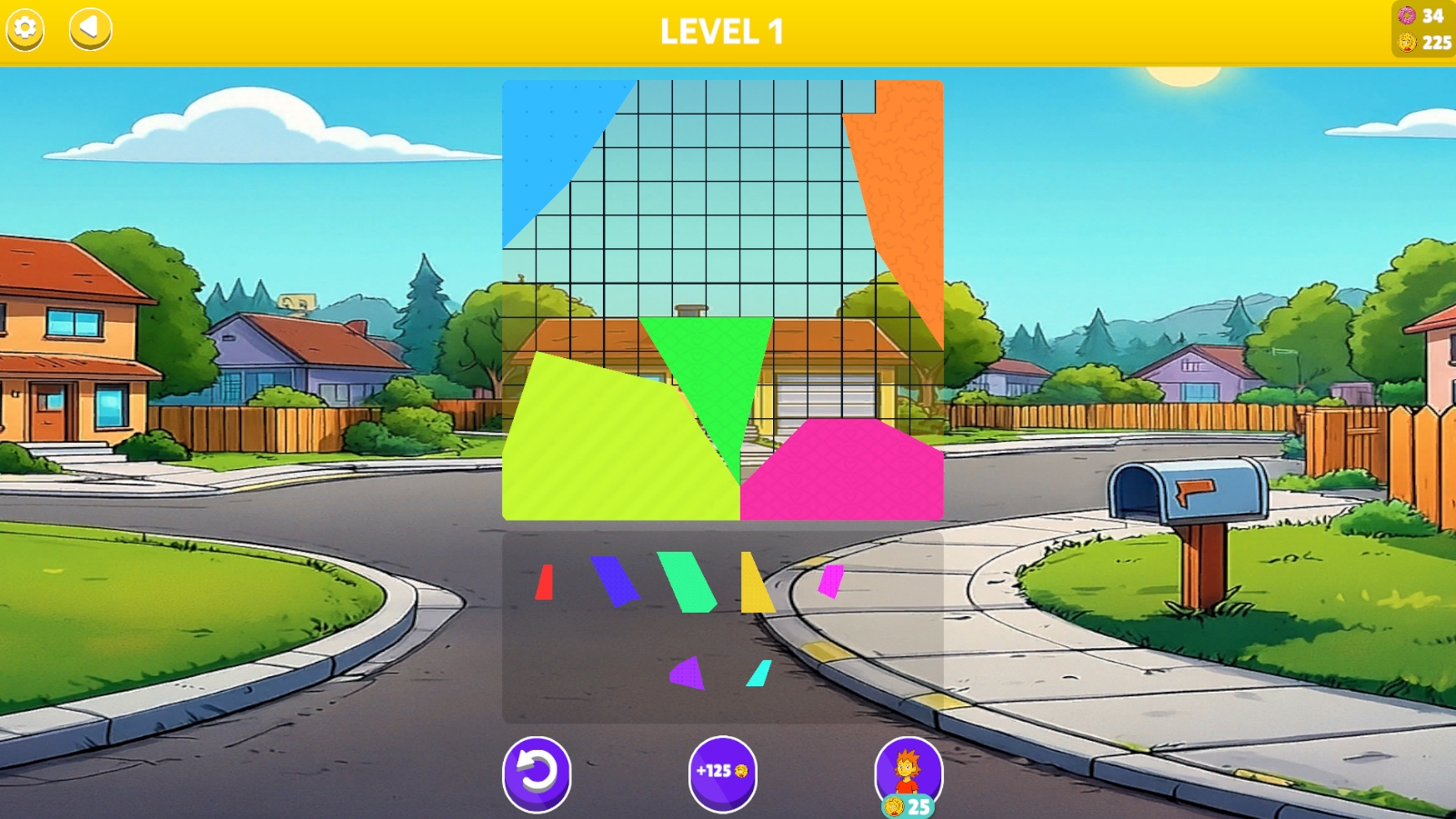Click the LEVEL 1 title banner
This screenshot has width=1456, height=819.
click(723, 32)
